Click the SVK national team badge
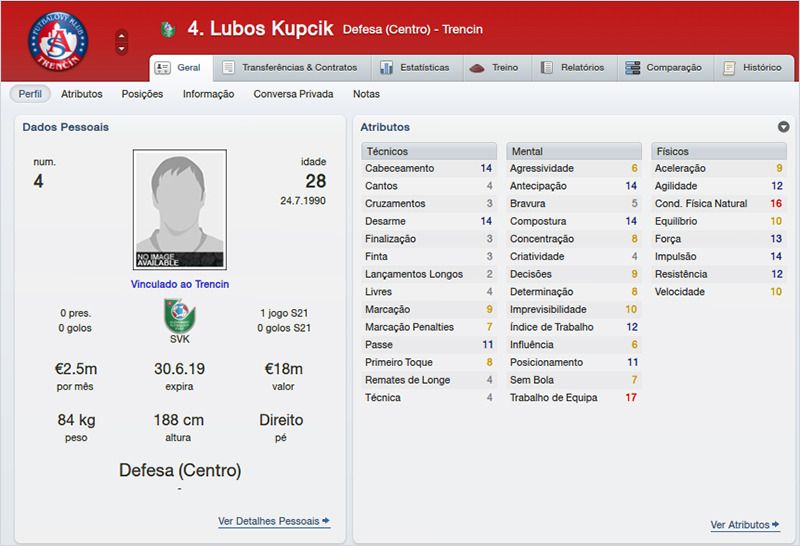Viewport: 800px width, 546px height. coord(180,318)
